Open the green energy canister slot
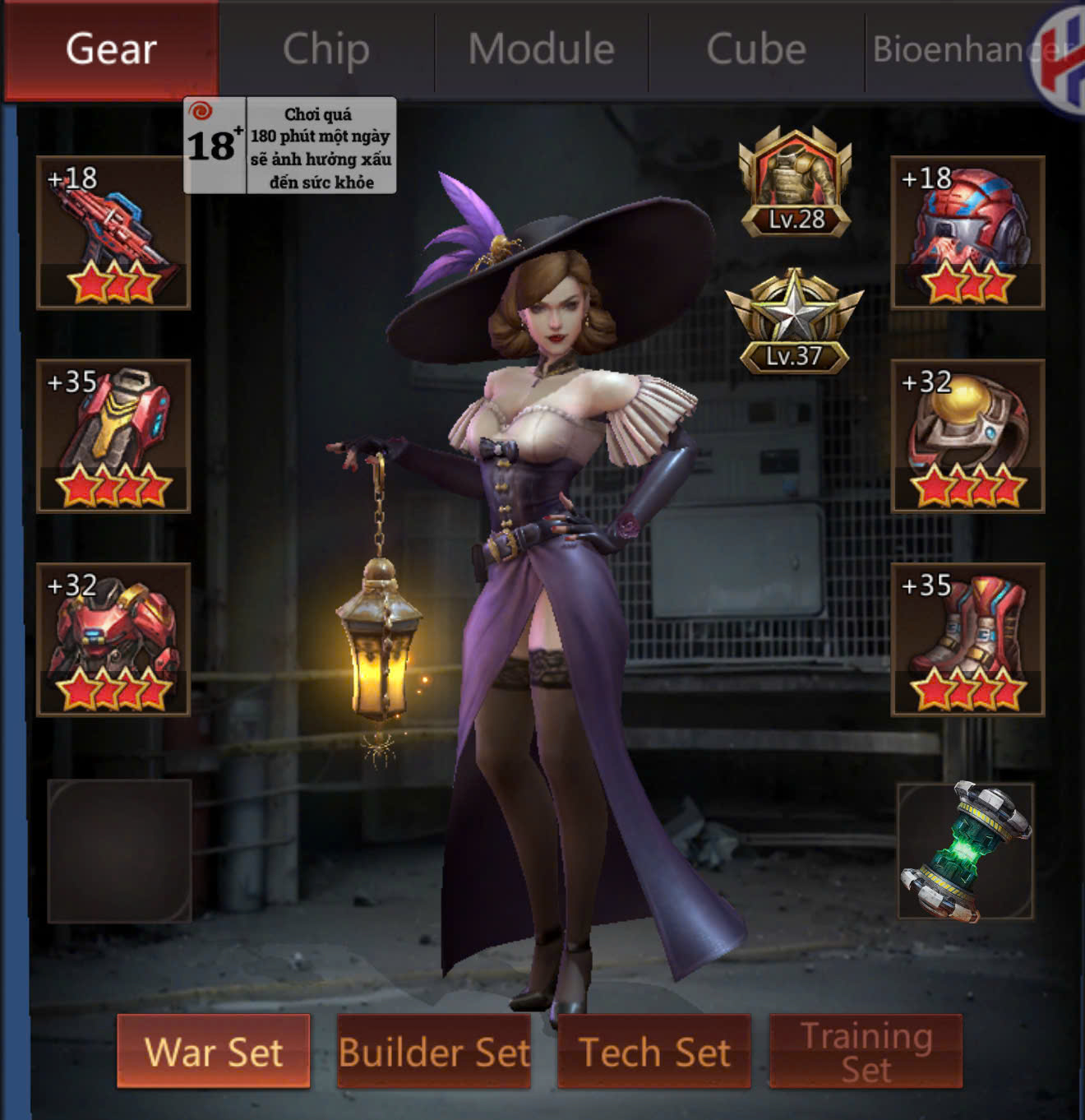The height and width of the screenshot is (1120, 1085). point(966,850)
